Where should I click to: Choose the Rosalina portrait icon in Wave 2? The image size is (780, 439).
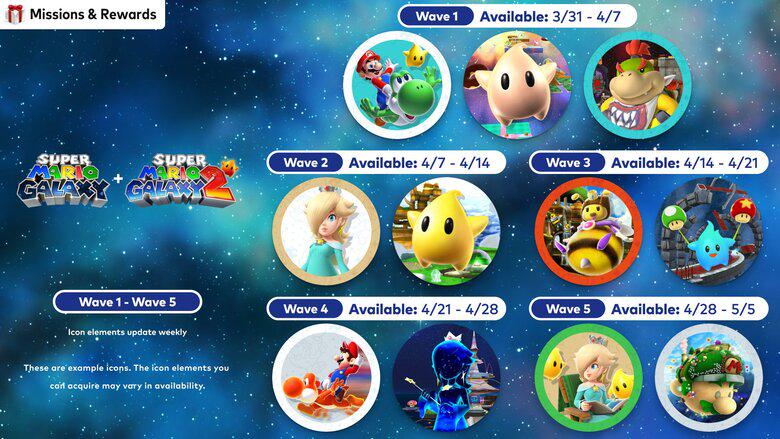(x=326, y=230)
